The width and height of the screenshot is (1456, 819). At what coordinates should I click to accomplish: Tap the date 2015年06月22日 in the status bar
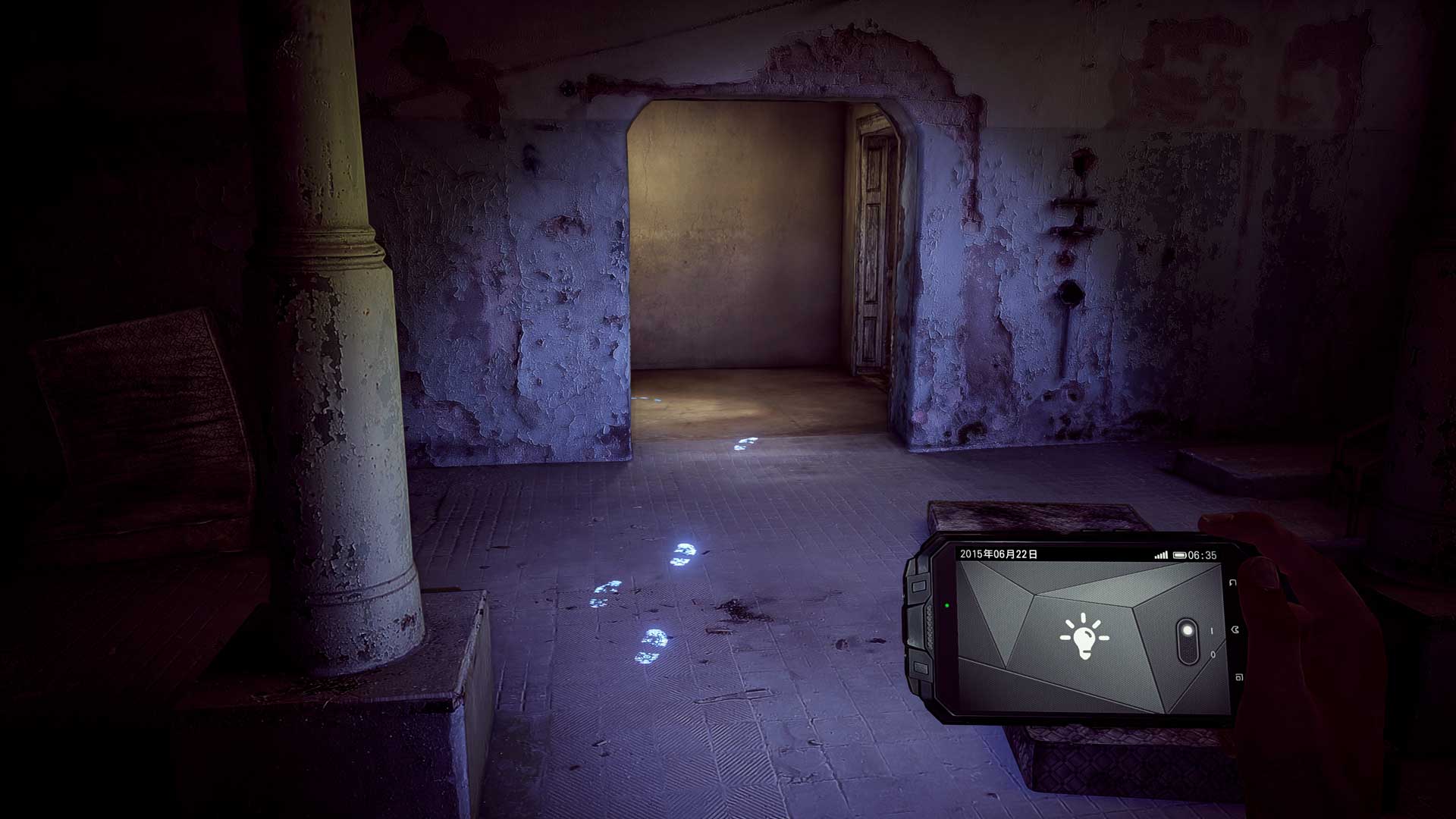[998, 553]
